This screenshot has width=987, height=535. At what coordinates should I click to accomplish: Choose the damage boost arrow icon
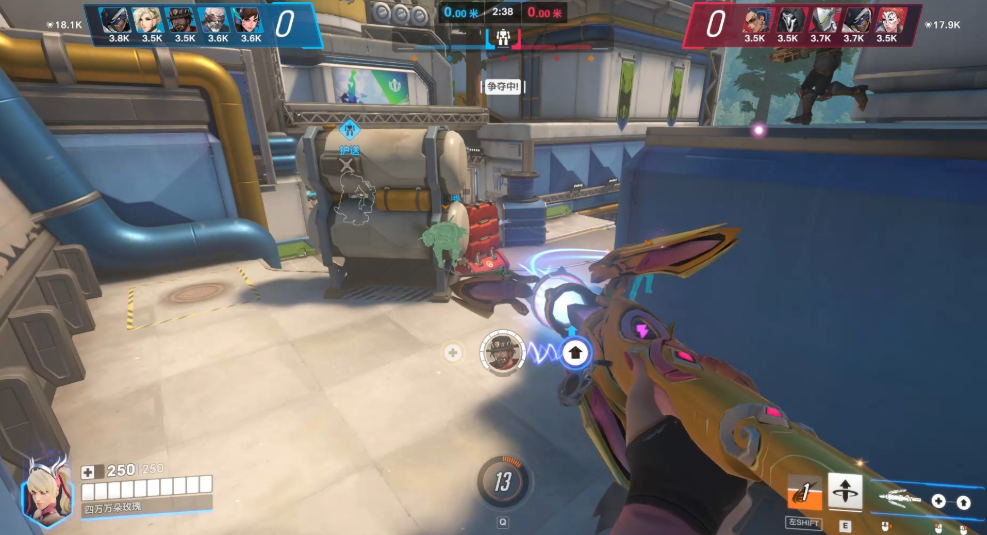964,502
